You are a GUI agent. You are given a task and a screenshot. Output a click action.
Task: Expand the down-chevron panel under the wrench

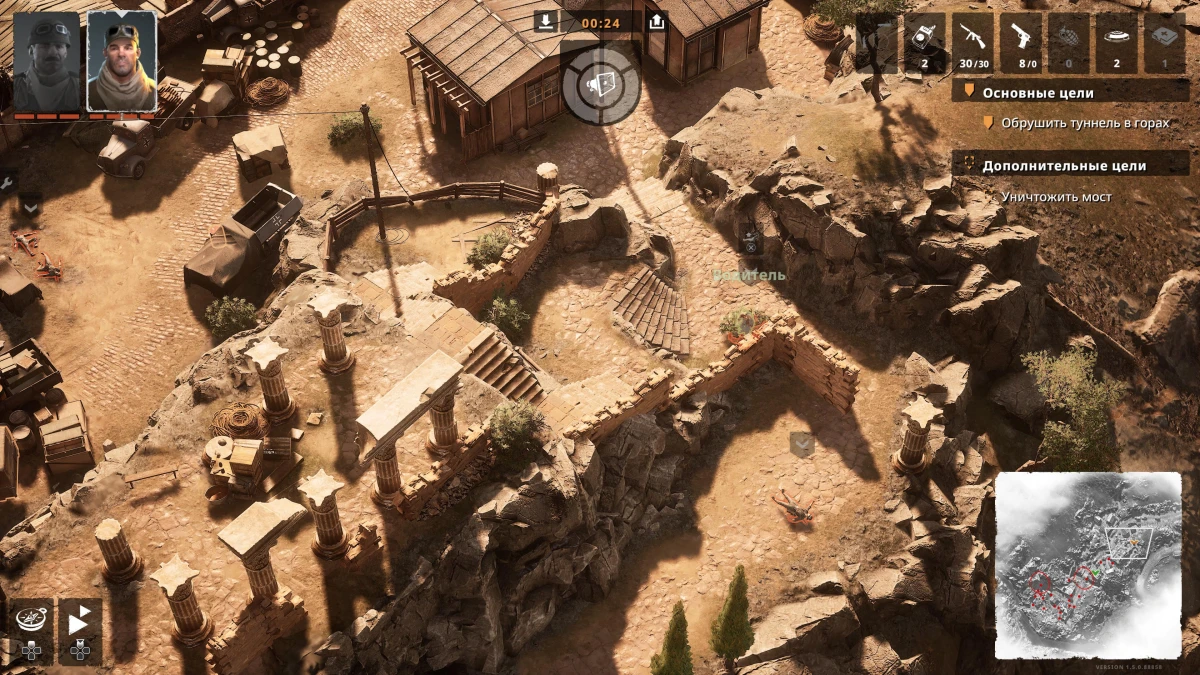click(30, 206)
